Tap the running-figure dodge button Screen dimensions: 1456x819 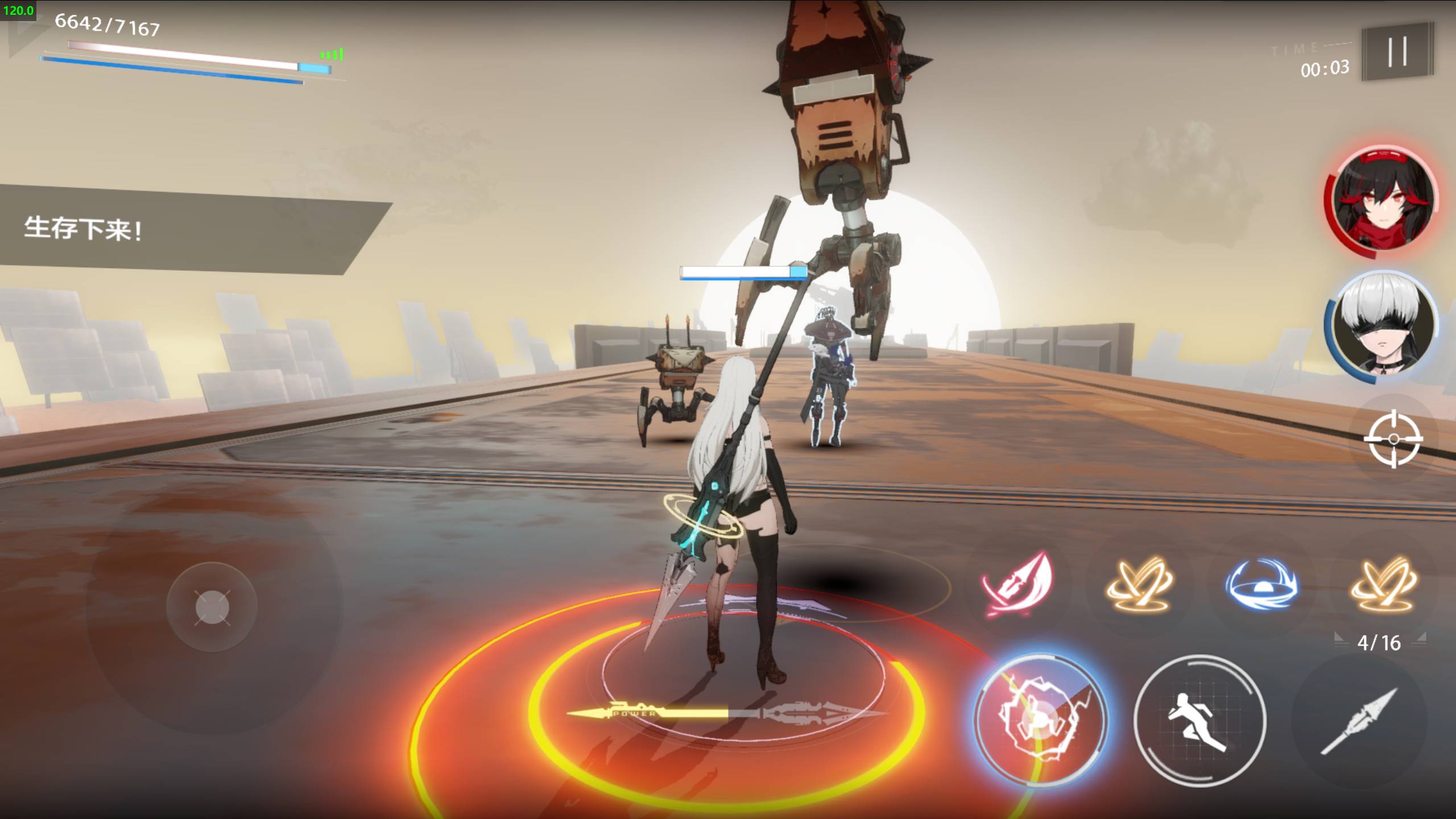(1199, 721)
